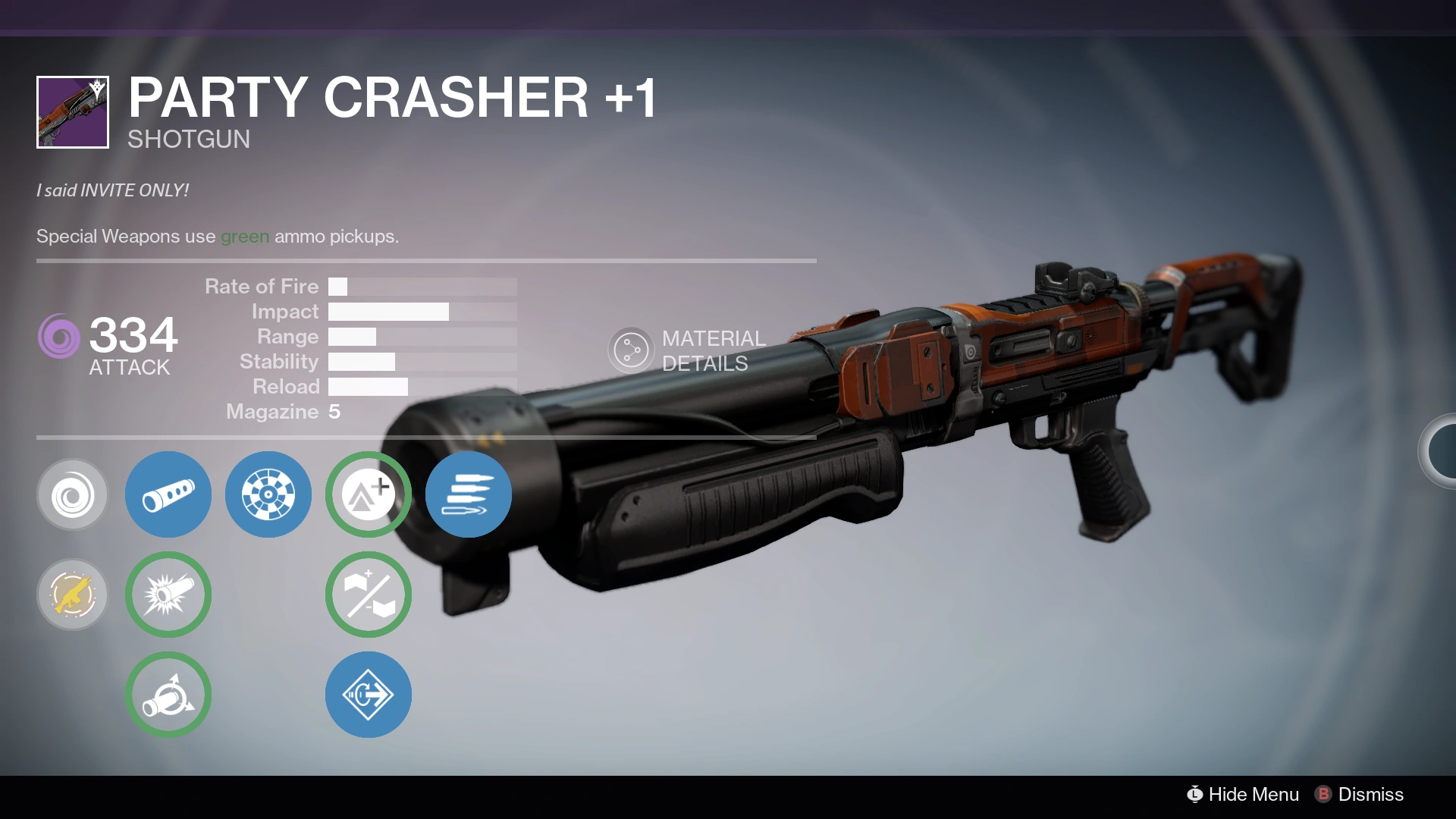Click the stacked bullets magazine perk
Viewport: 1456px width, 819px height.
468,494
